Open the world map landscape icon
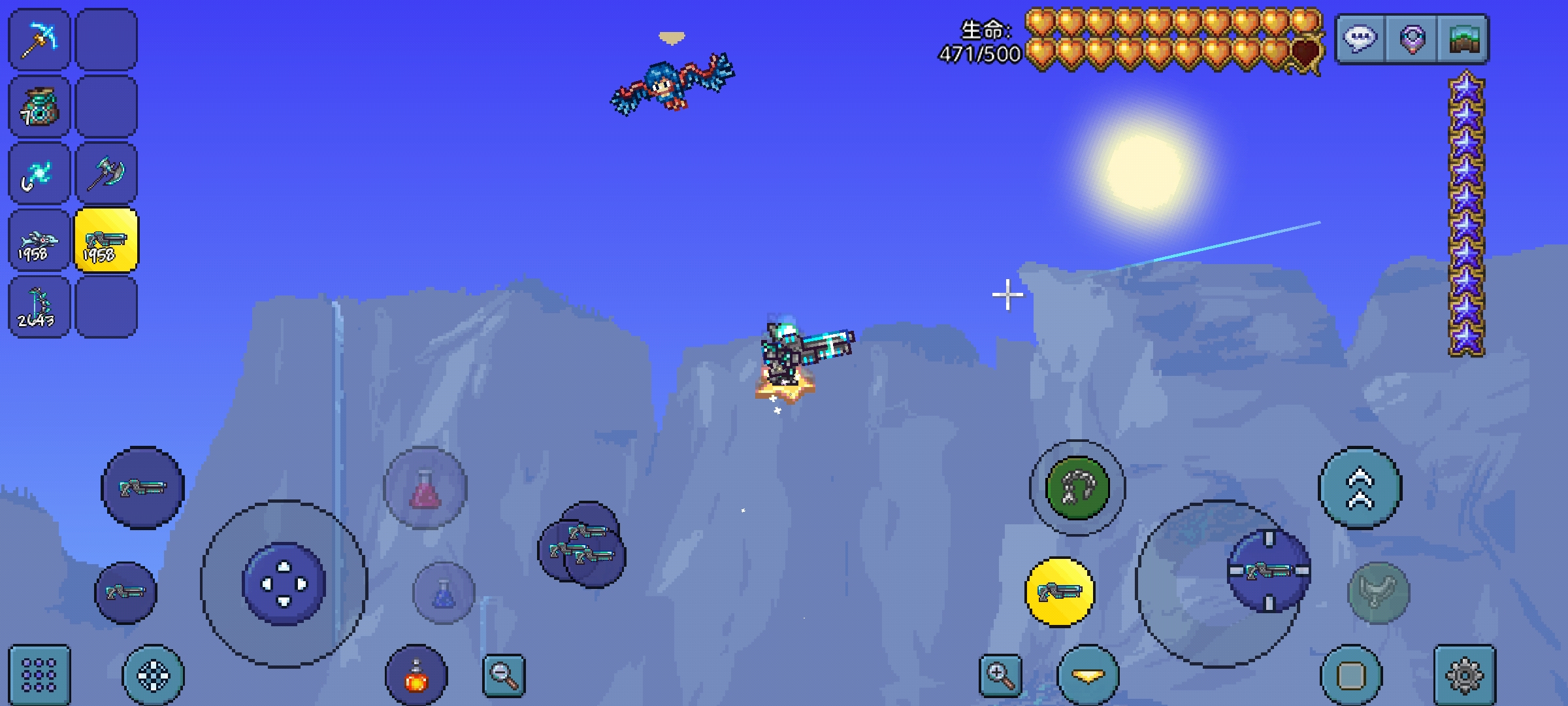 1464,39
